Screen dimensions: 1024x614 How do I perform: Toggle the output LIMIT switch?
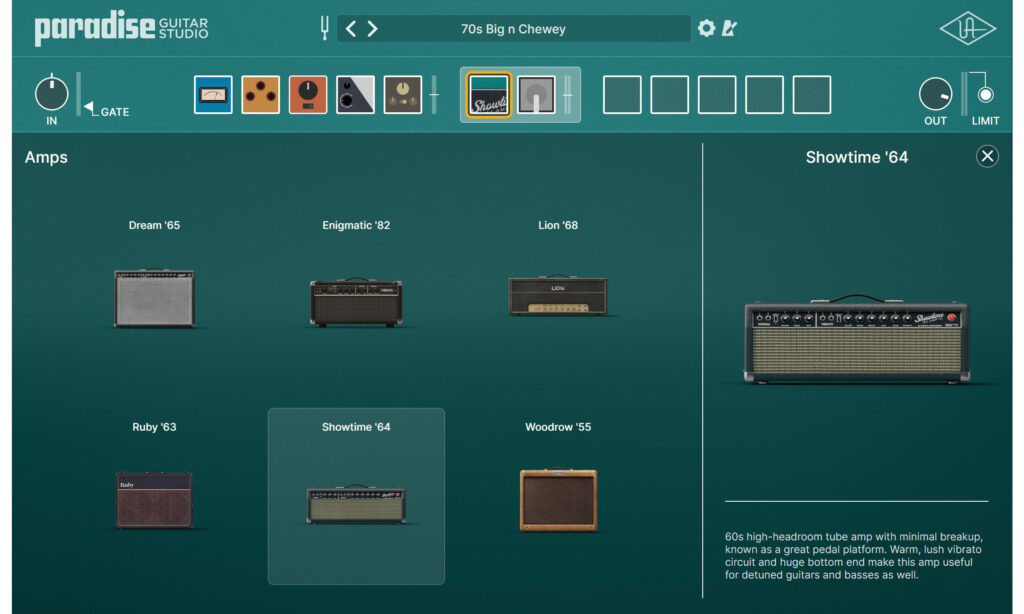986,96
